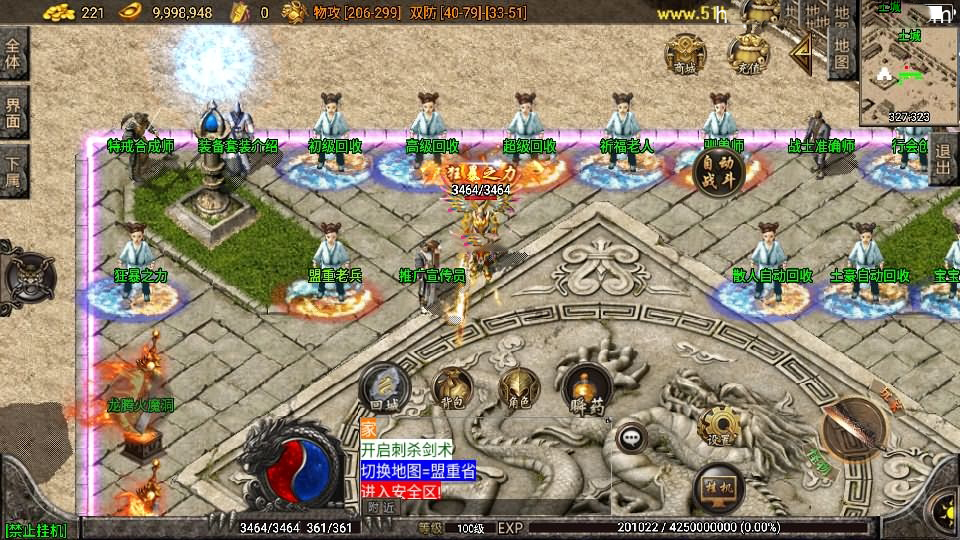Image resolution: width=960 pixels, height=540 pixels.
Task: Open the 设置 settings gear
Action: [x=719, y=426]
